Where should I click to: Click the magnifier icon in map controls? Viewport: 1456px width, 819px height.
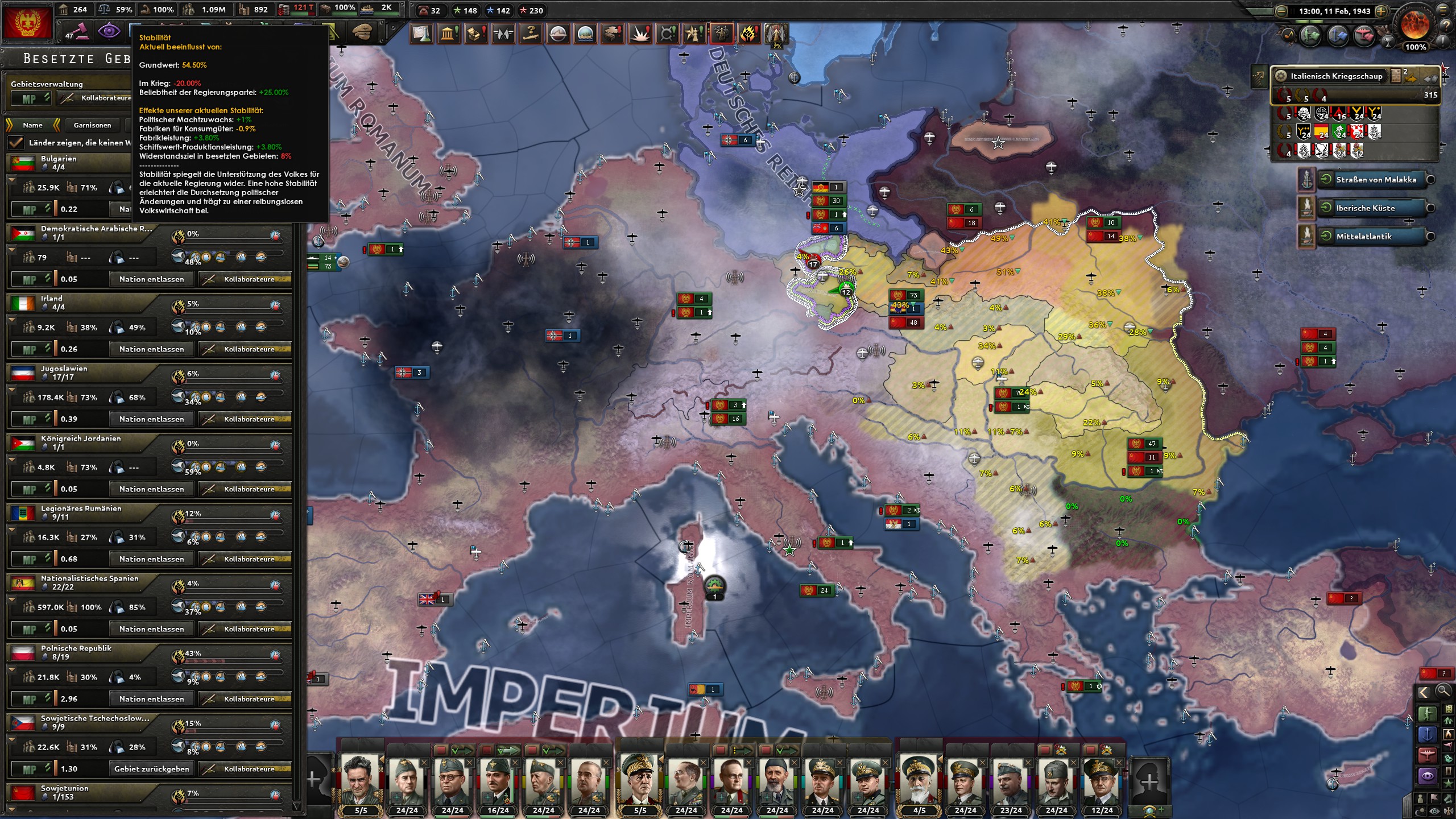1442,692
